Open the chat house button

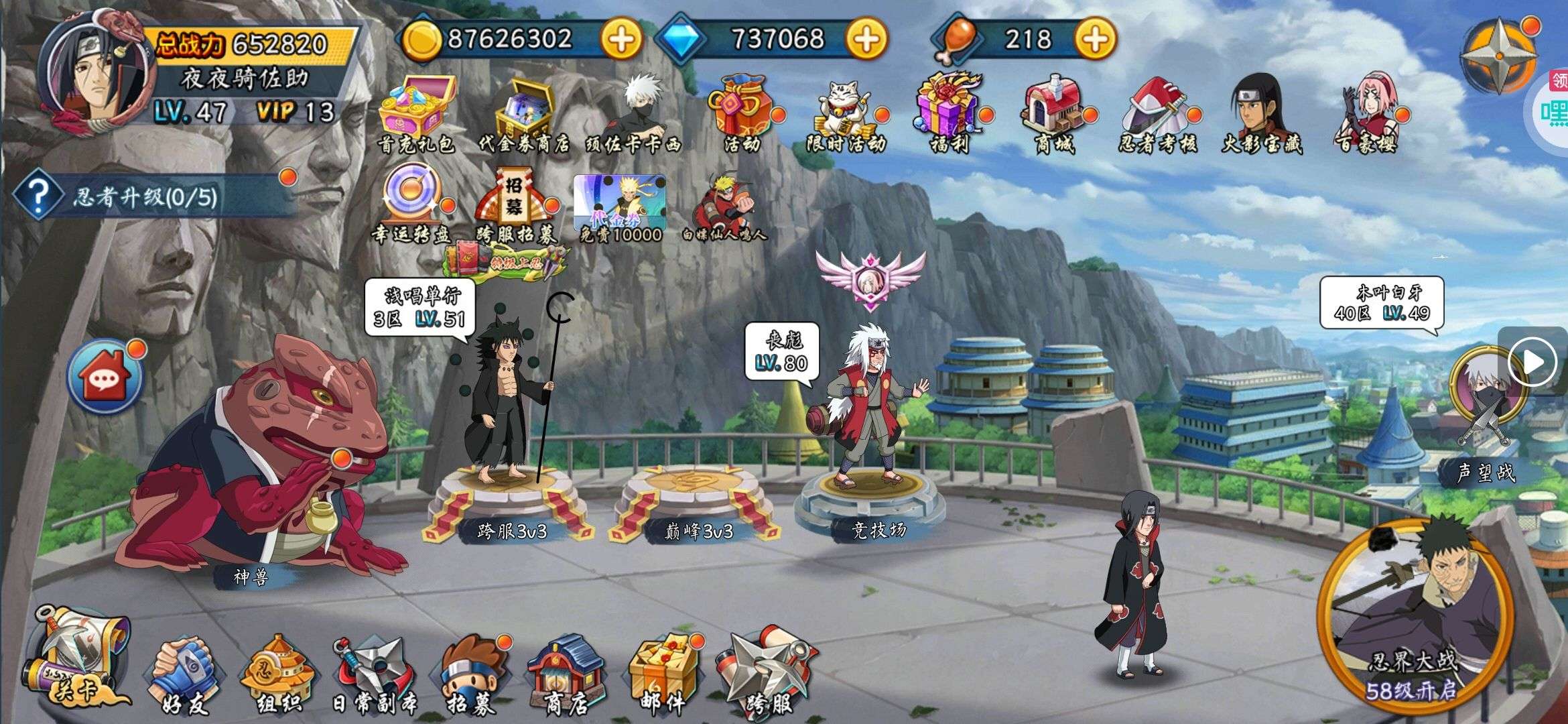[x=105, y=376]
